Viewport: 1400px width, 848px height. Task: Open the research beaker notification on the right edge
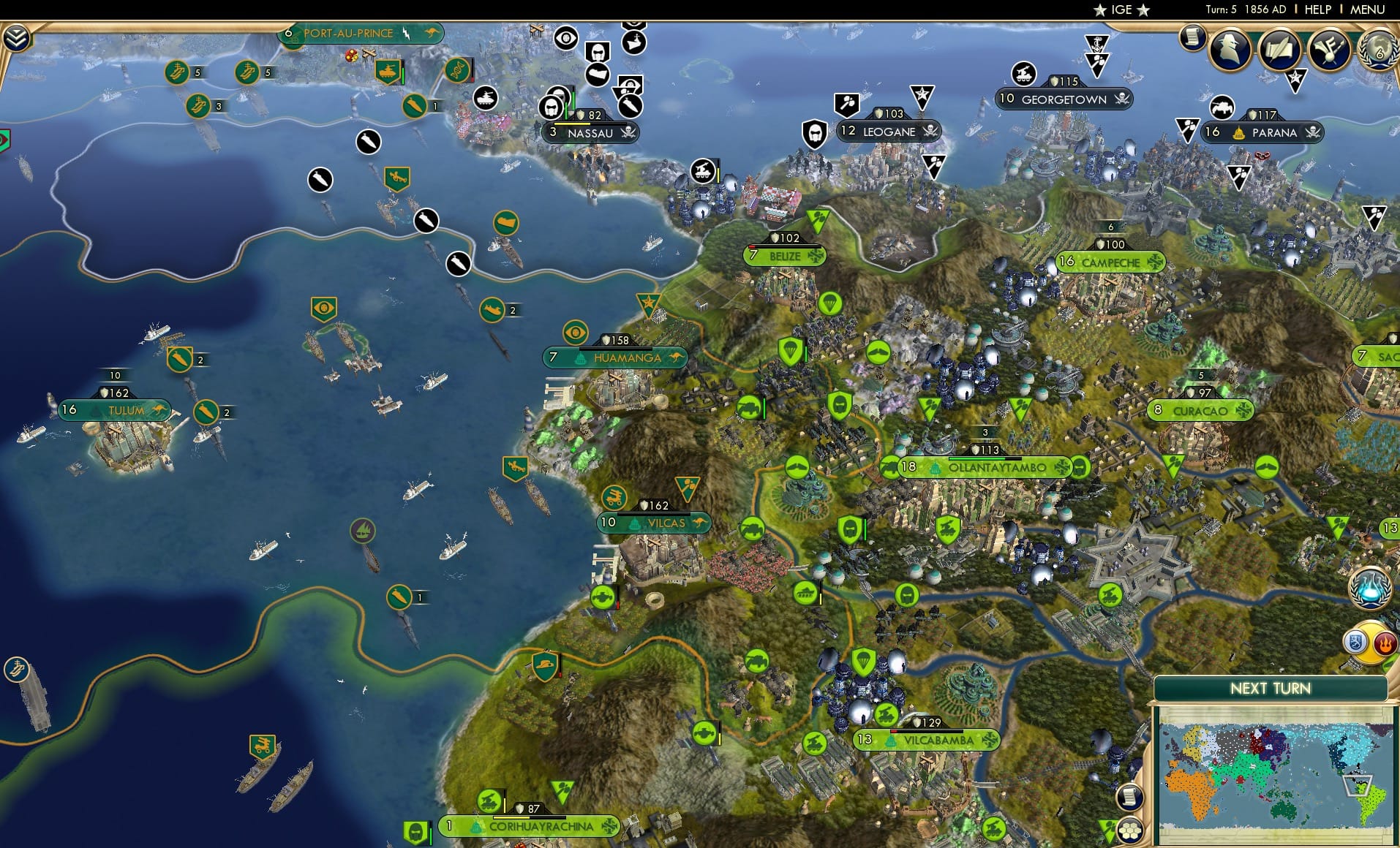coord(1370,588)
